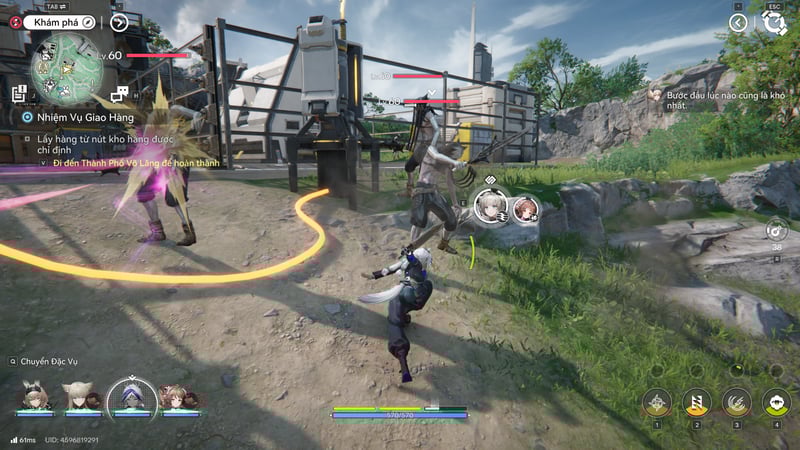Activate skill slot 1 in the bottom bar
The height and width of the screenshot is (450, 800).
coord(657,403)
